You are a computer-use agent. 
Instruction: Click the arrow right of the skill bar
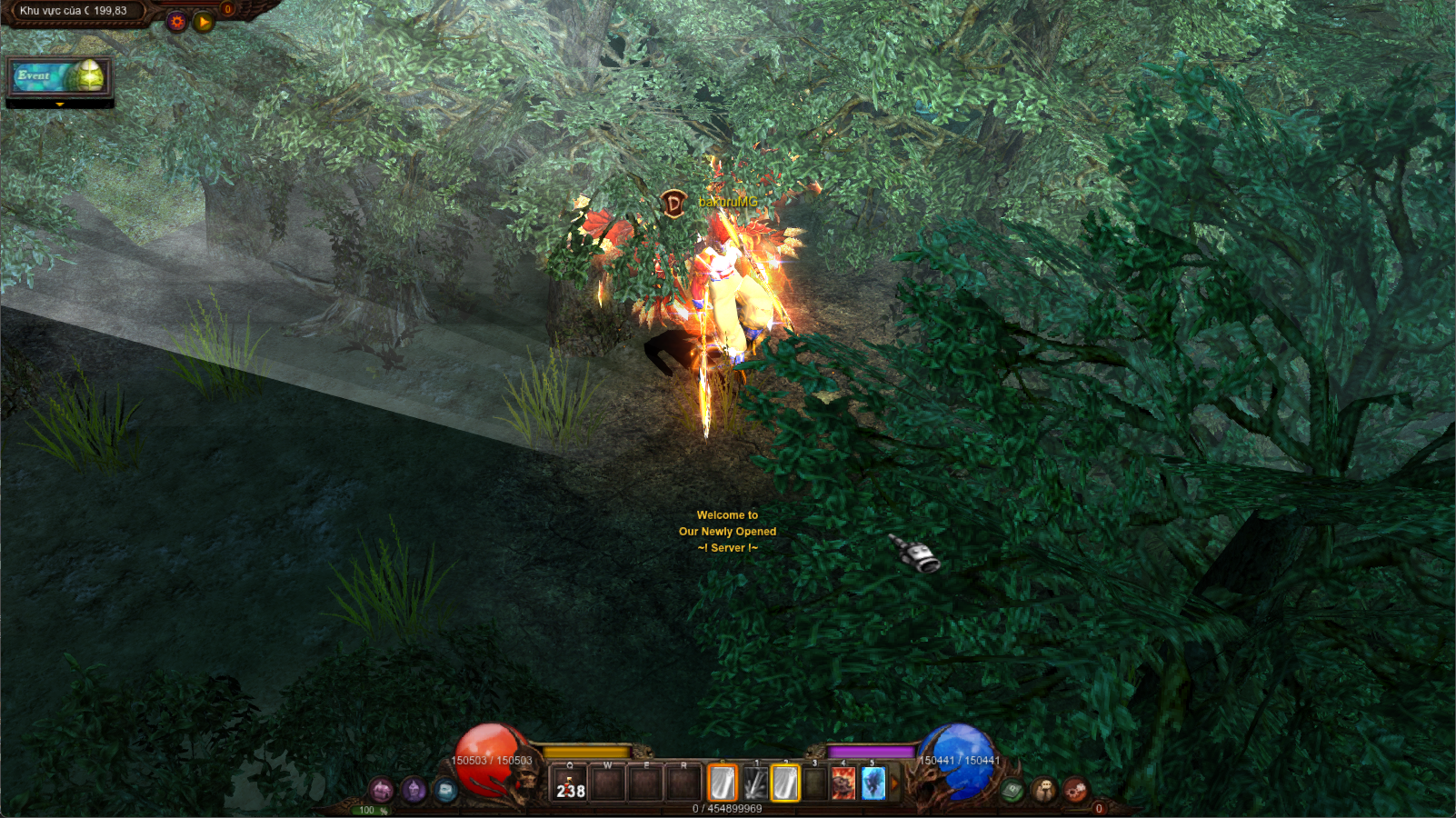point(894,783)
